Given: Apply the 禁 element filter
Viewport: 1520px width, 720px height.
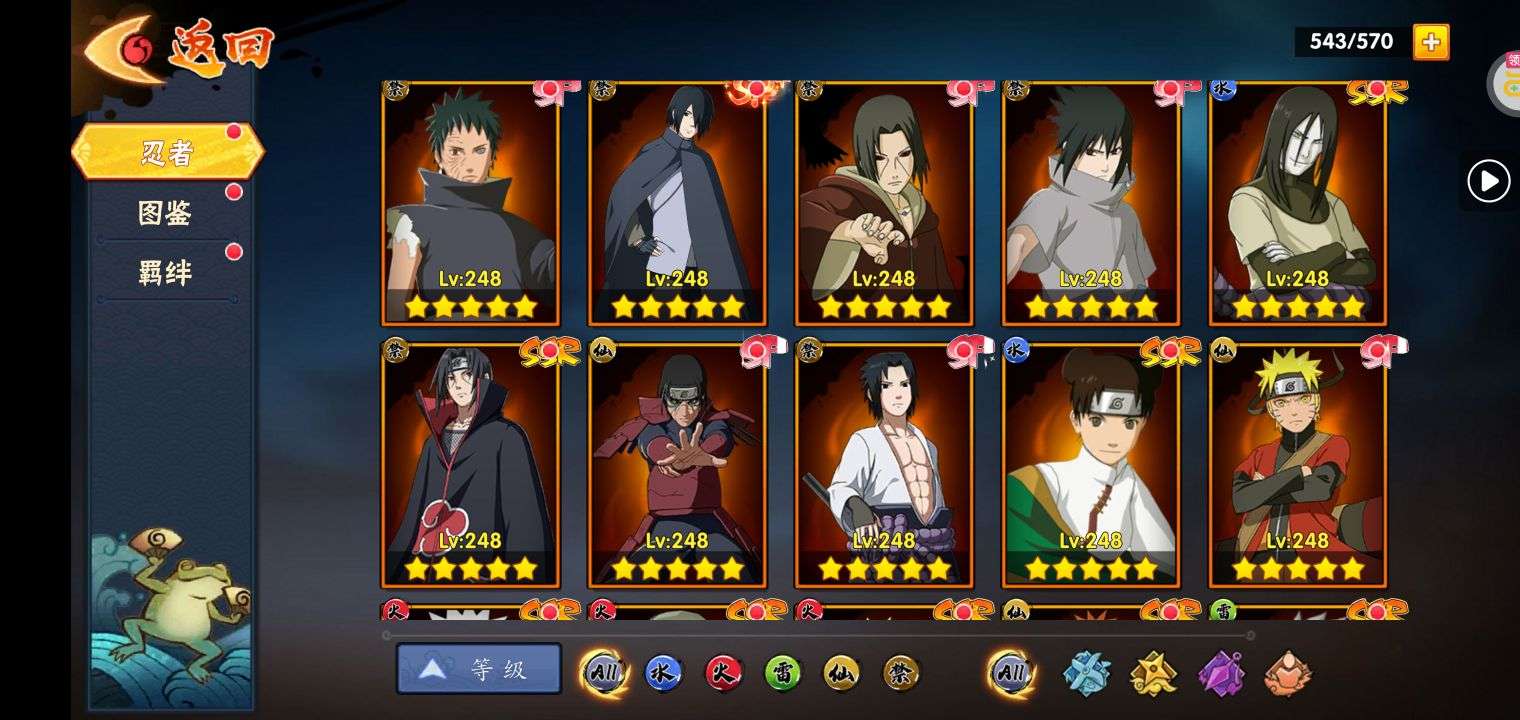Looking at the screenshot, I should click(902, 673).
